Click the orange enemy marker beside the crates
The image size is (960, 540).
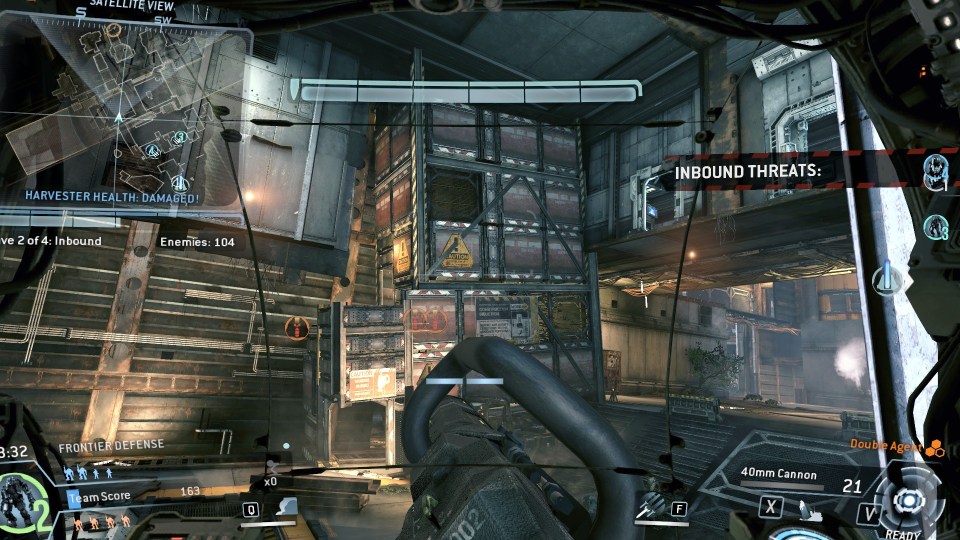tap(295, 326)
